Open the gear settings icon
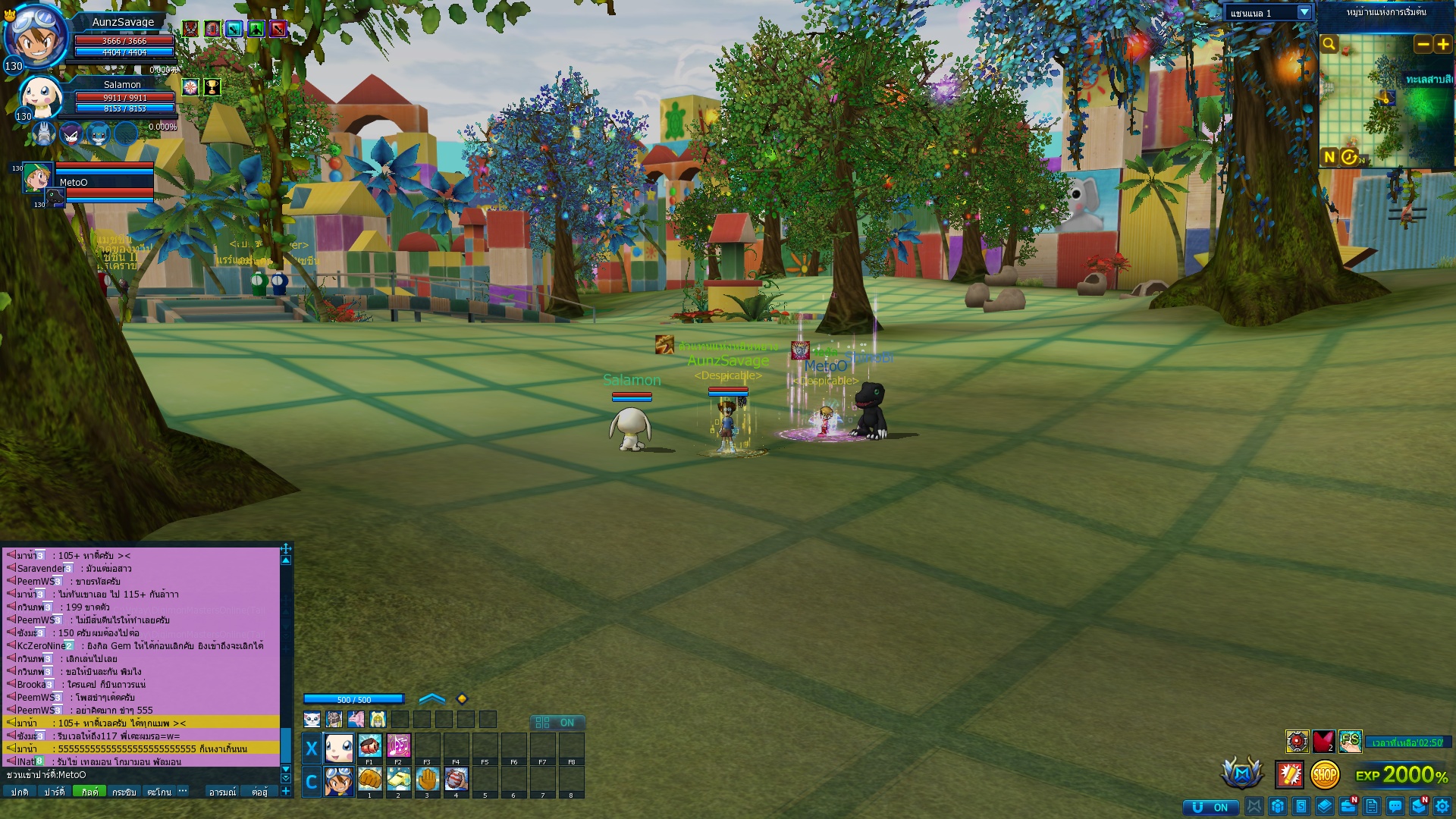The height and width of the screenshot is (819, 1456). pos(1442,806)
